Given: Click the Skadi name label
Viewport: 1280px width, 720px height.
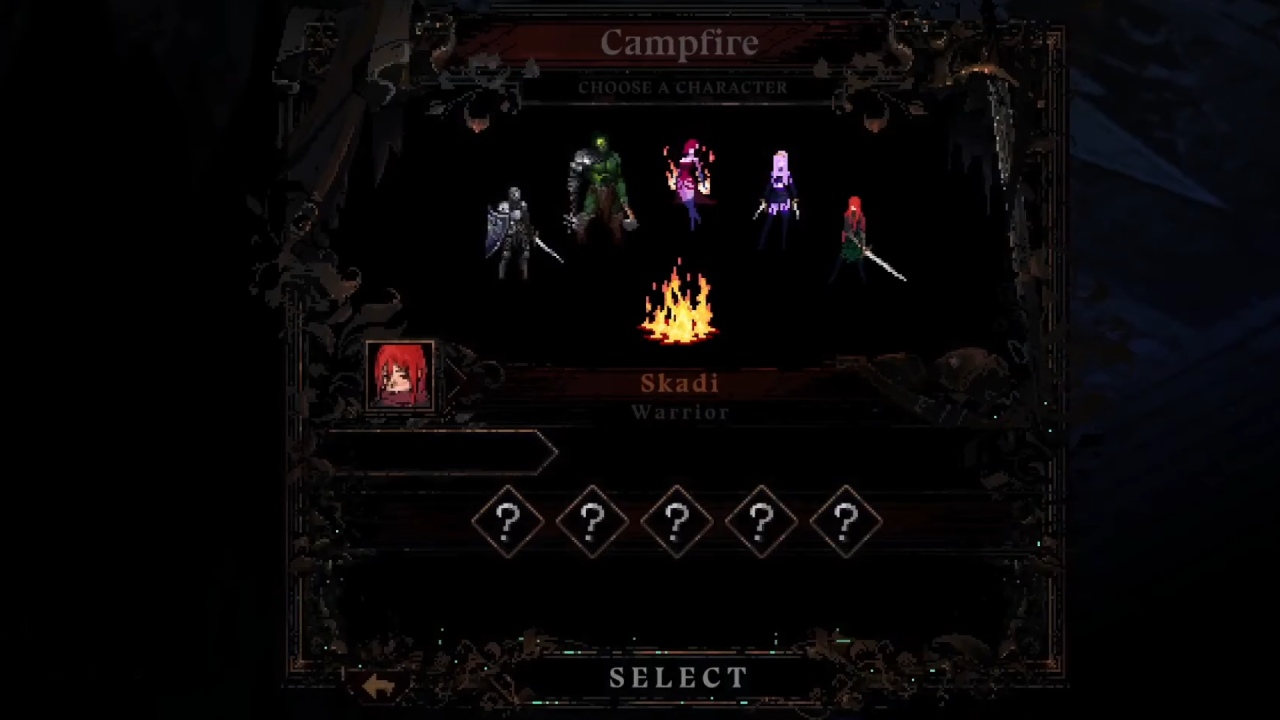Looking at the screenshot, I should click(x=680, y=383).
